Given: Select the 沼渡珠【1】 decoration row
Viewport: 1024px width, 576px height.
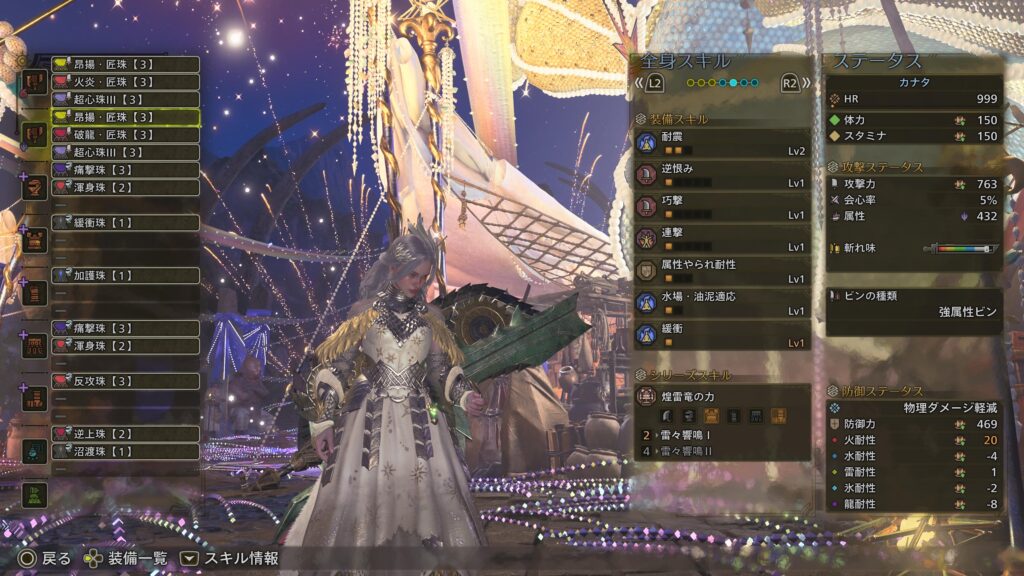Looking at the screenshot, I should [x=124, y=451].
